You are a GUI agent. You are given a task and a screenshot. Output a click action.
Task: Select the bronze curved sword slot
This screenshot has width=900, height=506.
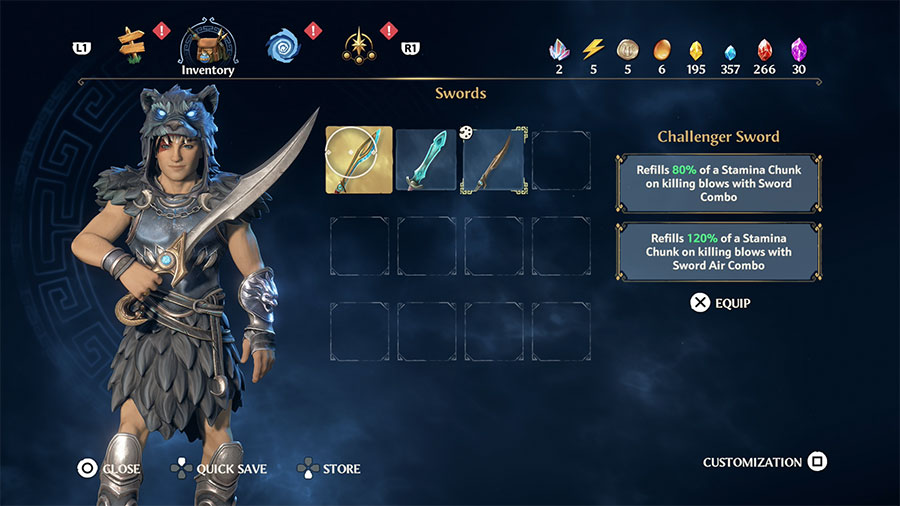(493, 160)
